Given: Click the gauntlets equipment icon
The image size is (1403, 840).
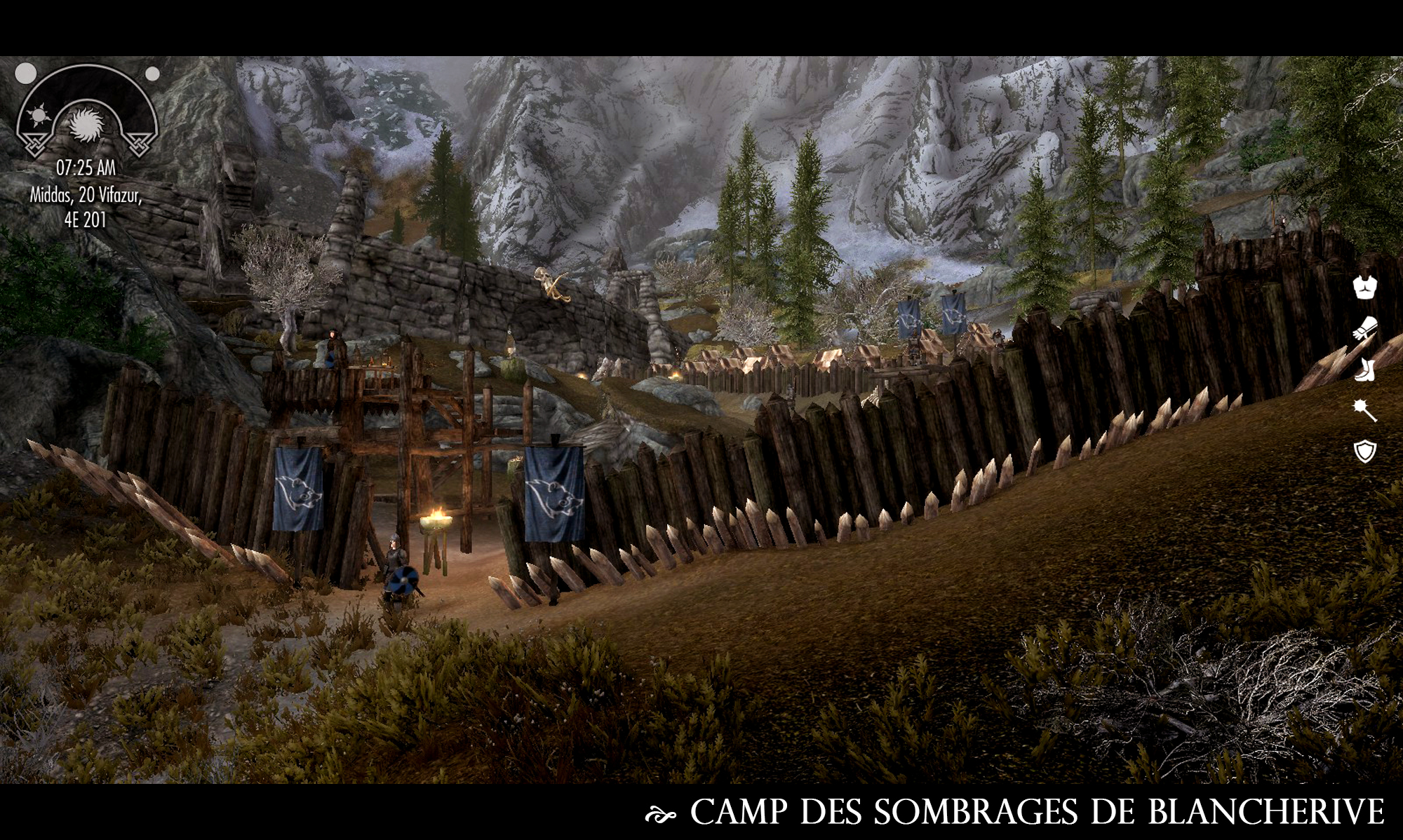Looking at the screenshot, I should [x=1364, y=329].
